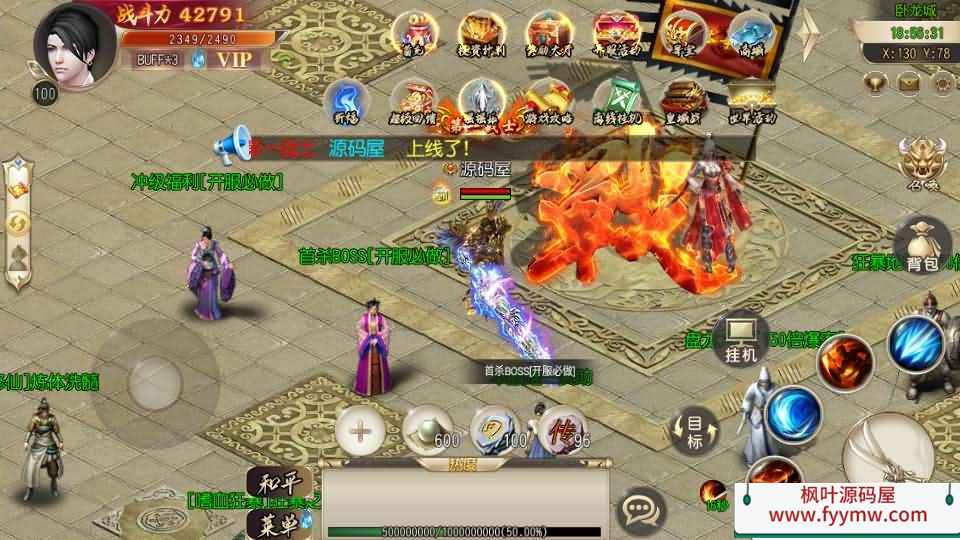This screenshot has width=960, height=540.
Task: Open the player portrait
Action: point(75,45)
